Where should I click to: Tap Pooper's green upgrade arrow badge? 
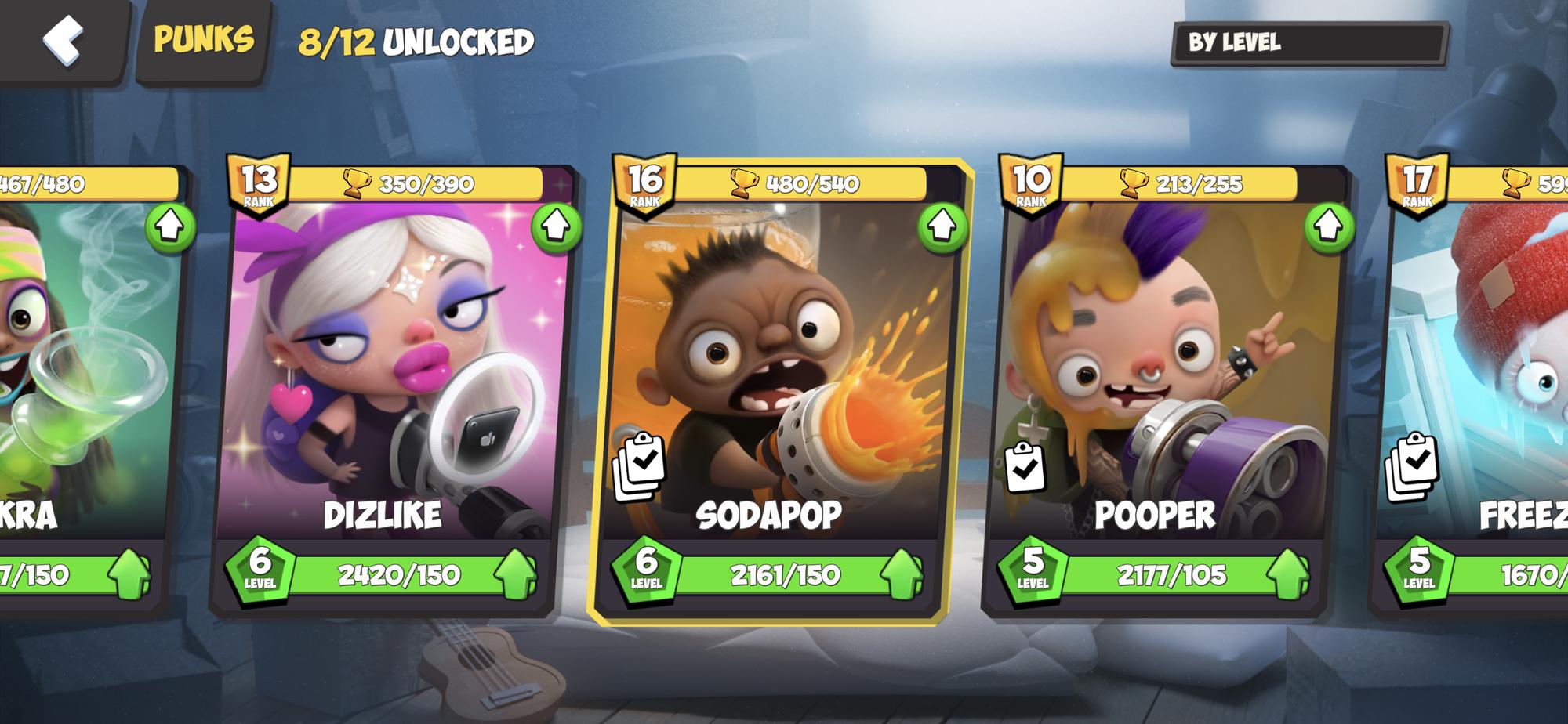point(1329,227)
